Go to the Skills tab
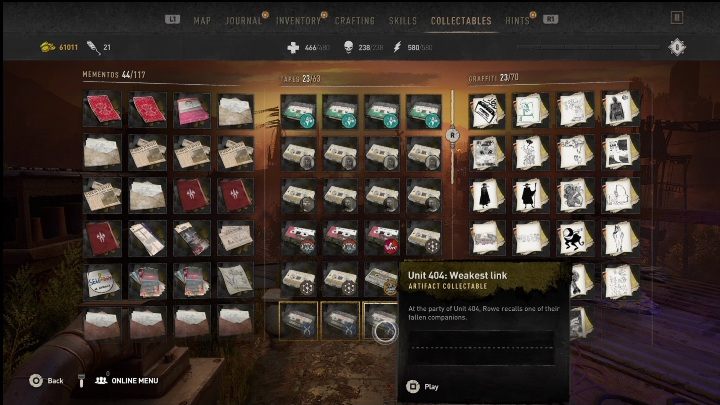The image size is (720, 405). [x=402, y=20]
